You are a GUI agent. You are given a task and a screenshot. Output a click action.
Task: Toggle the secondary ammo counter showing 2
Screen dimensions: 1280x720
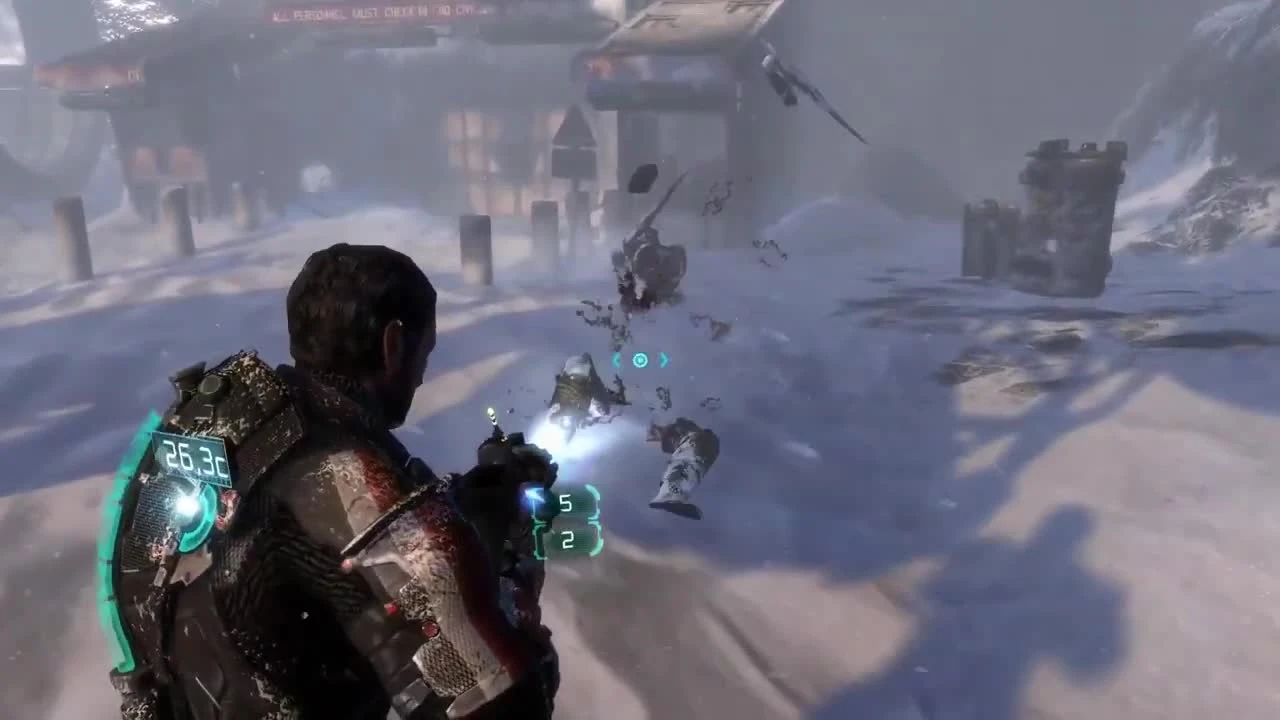point(566,540)
